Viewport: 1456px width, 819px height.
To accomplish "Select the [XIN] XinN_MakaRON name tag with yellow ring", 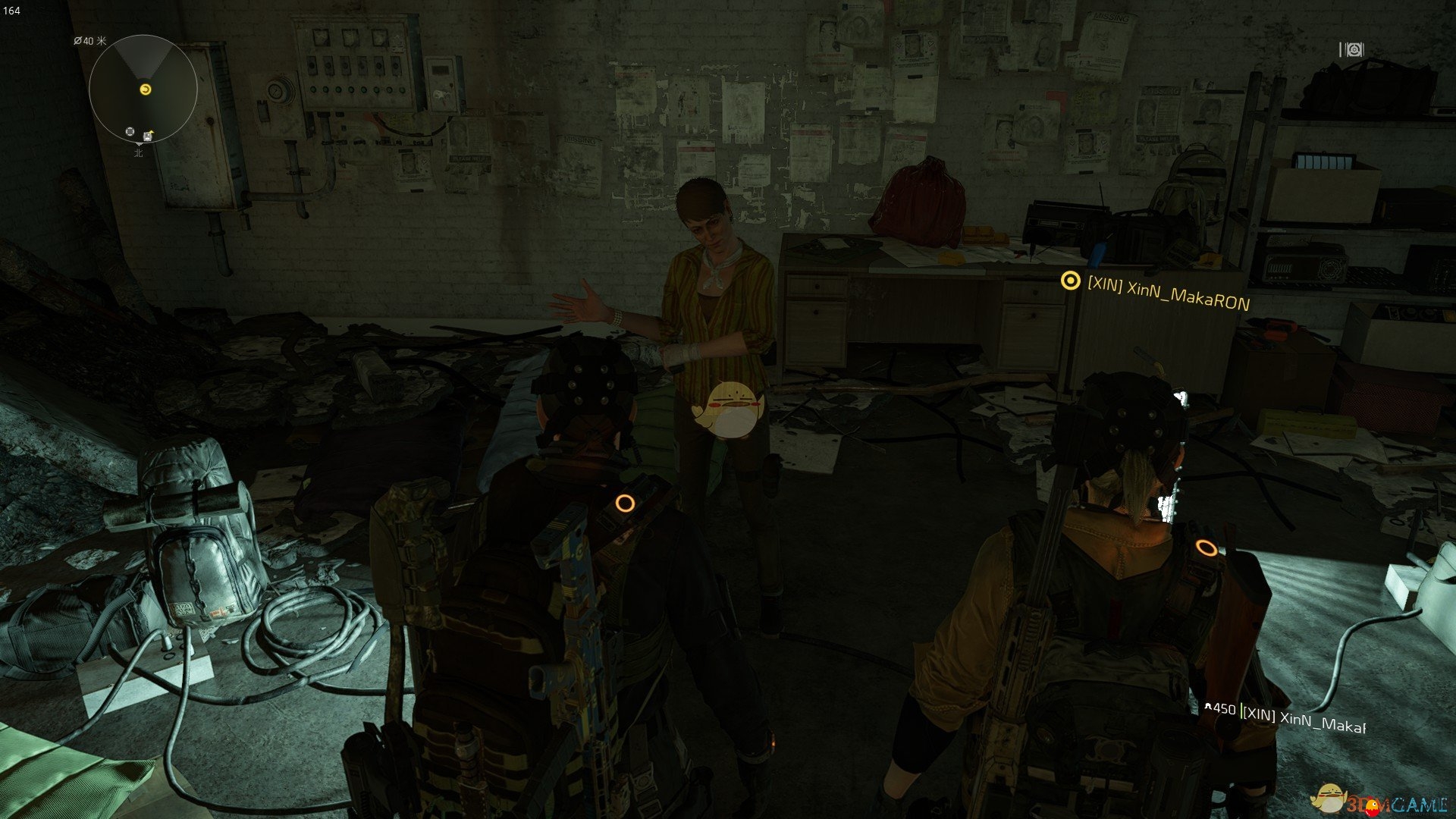I will click(x=1156, y=292).
